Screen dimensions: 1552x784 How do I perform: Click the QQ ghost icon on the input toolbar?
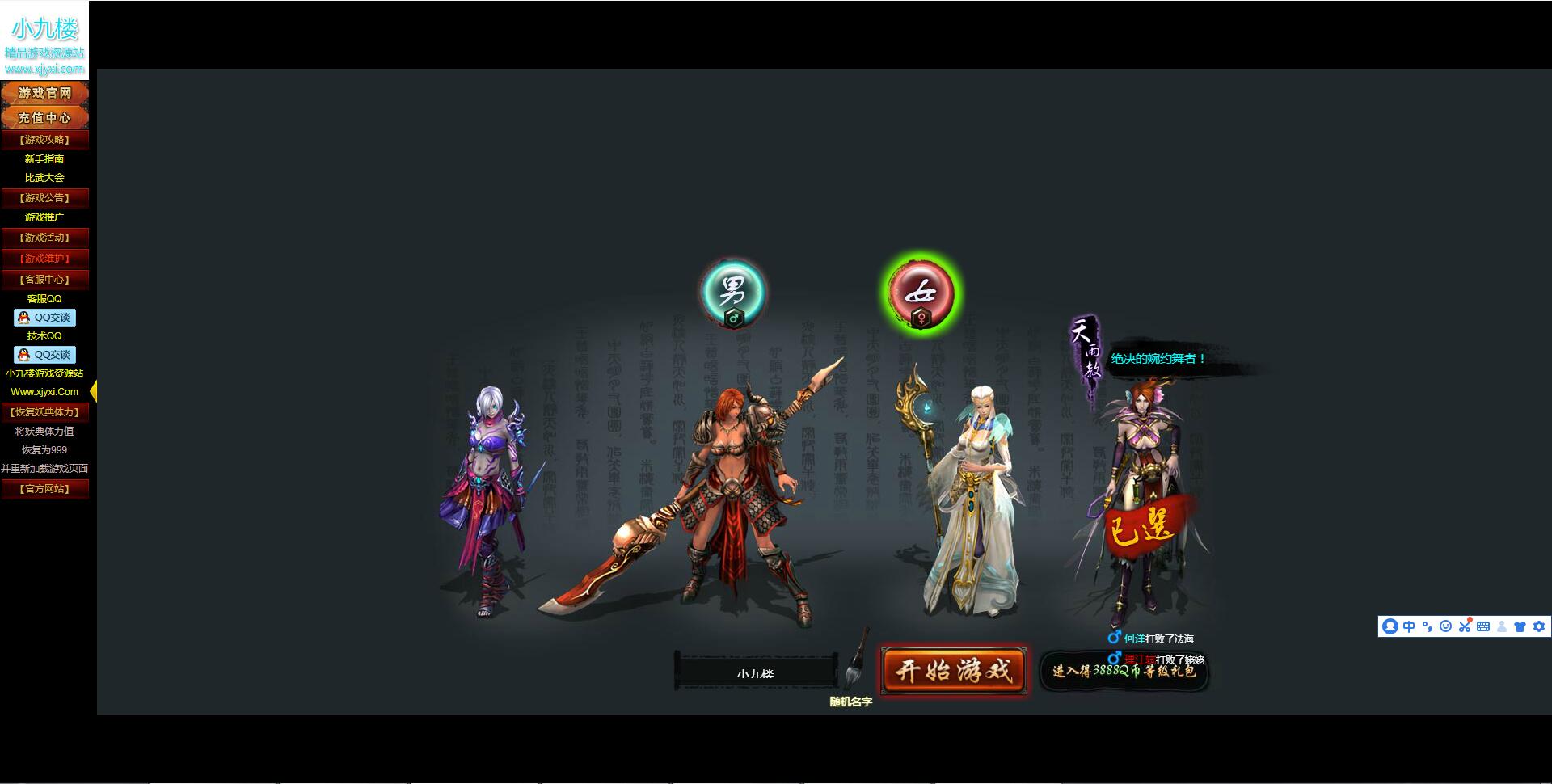[1390, 626]
